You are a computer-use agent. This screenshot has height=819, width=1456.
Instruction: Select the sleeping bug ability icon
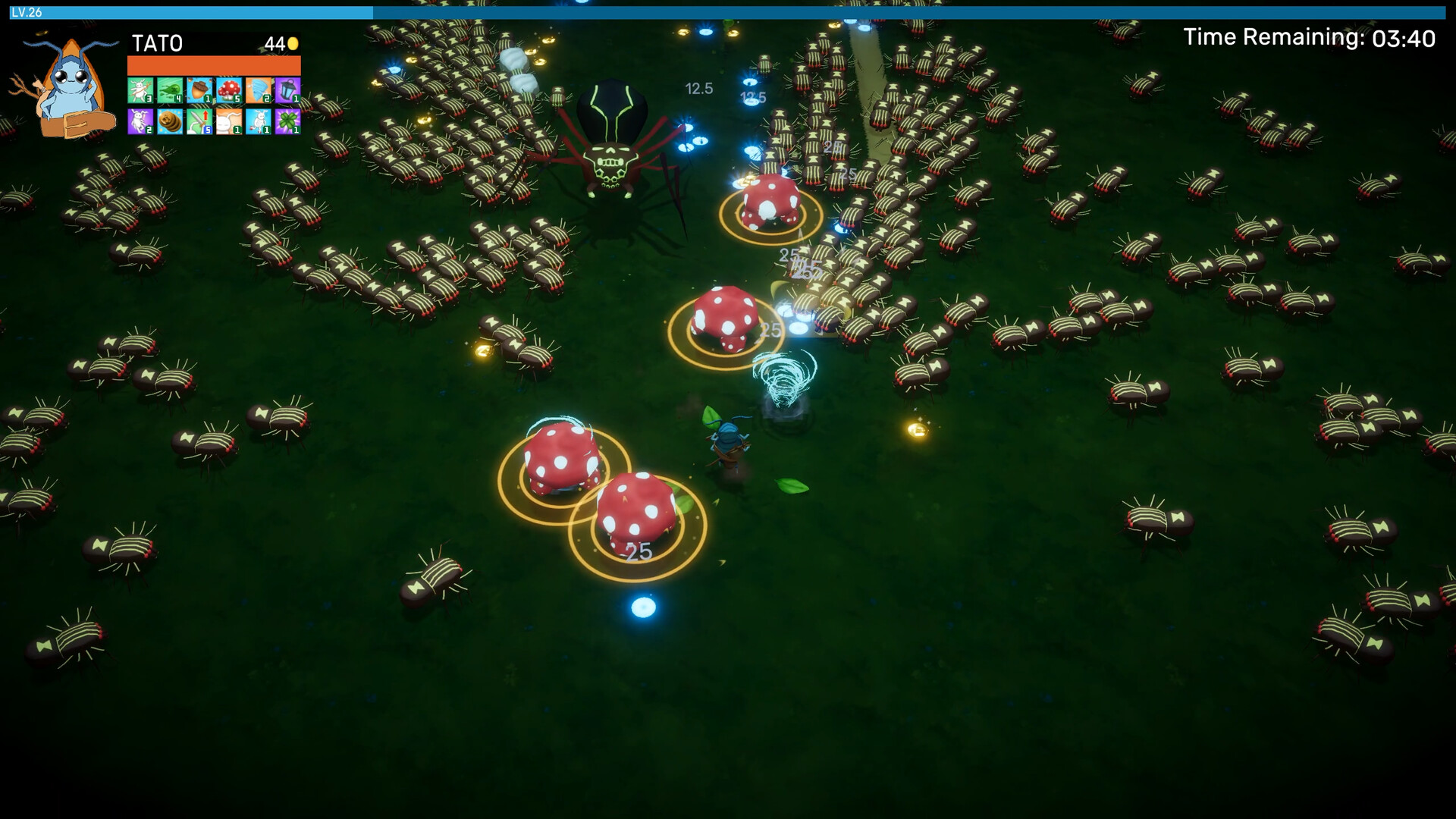click(227, 121)
